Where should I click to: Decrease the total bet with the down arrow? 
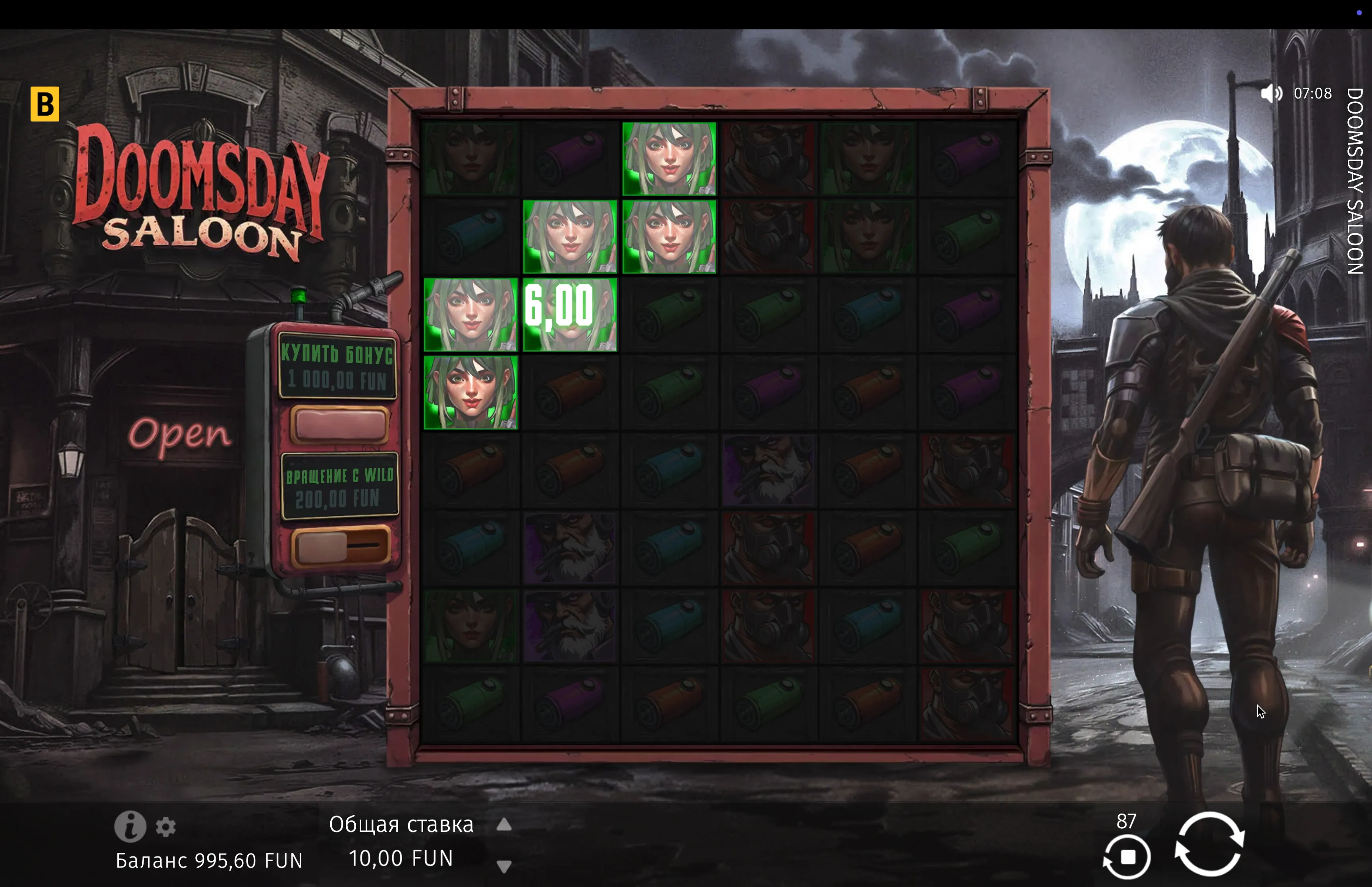504,866
